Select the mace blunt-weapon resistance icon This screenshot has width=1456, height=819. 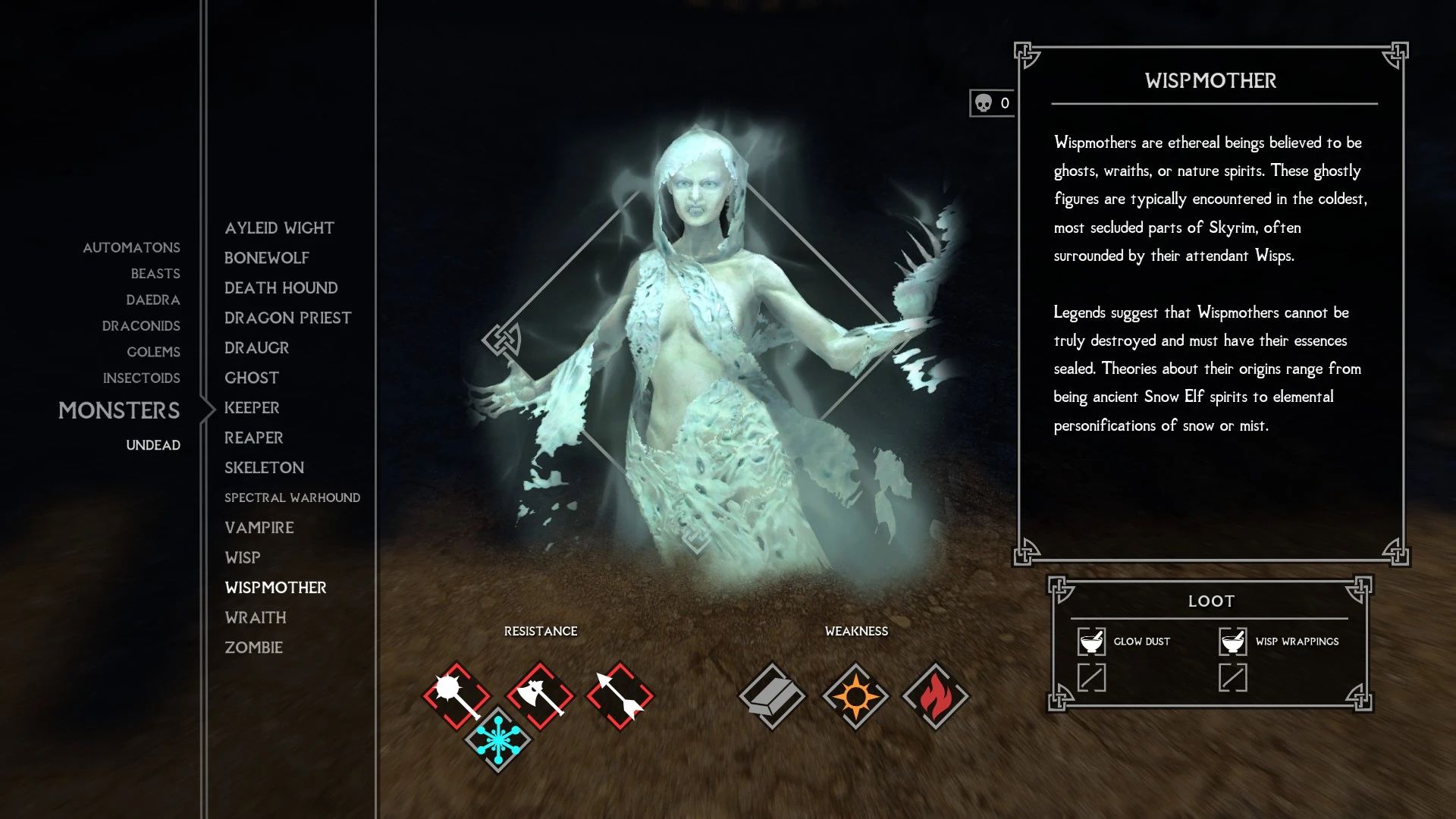click(x=456, y=695)
